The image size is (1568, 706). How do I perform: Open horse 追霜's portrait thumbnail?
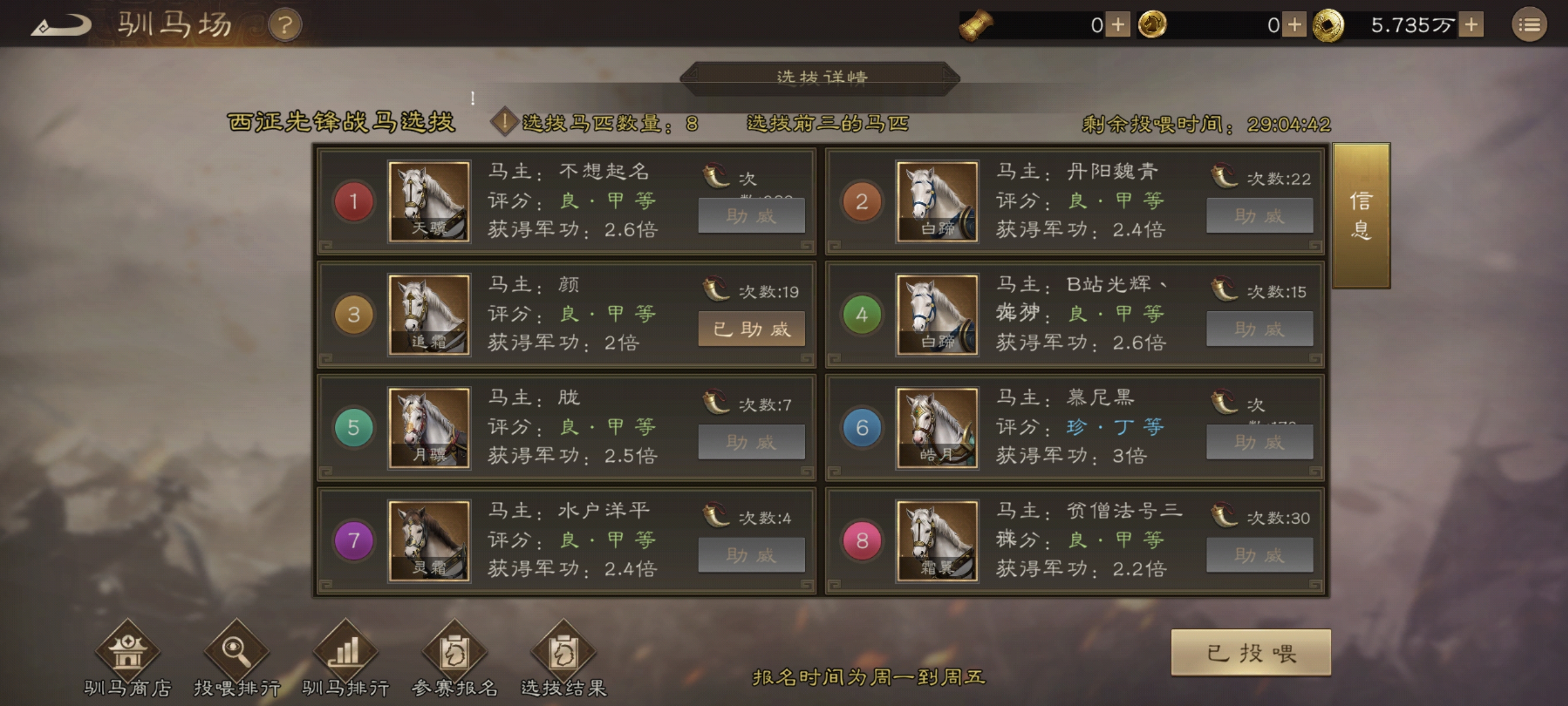click(429, 317)
